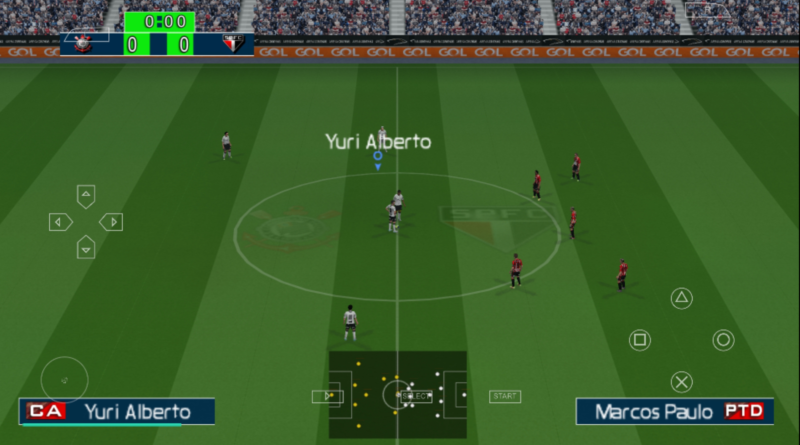Click the fast-forward arrow button beside the radar

click(326, 396)
